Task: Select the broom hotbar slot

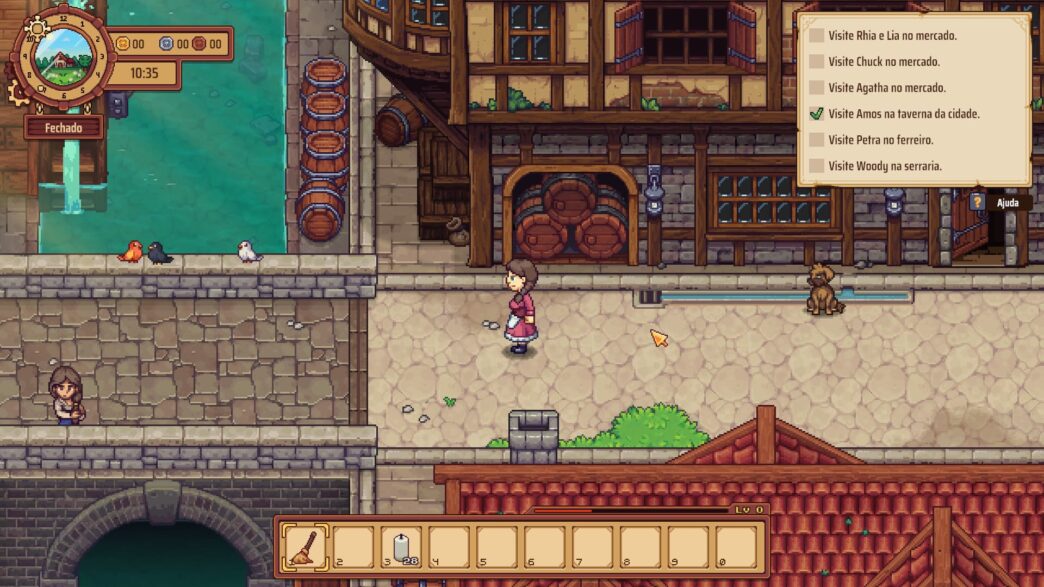Action: (x=305, y=547)
